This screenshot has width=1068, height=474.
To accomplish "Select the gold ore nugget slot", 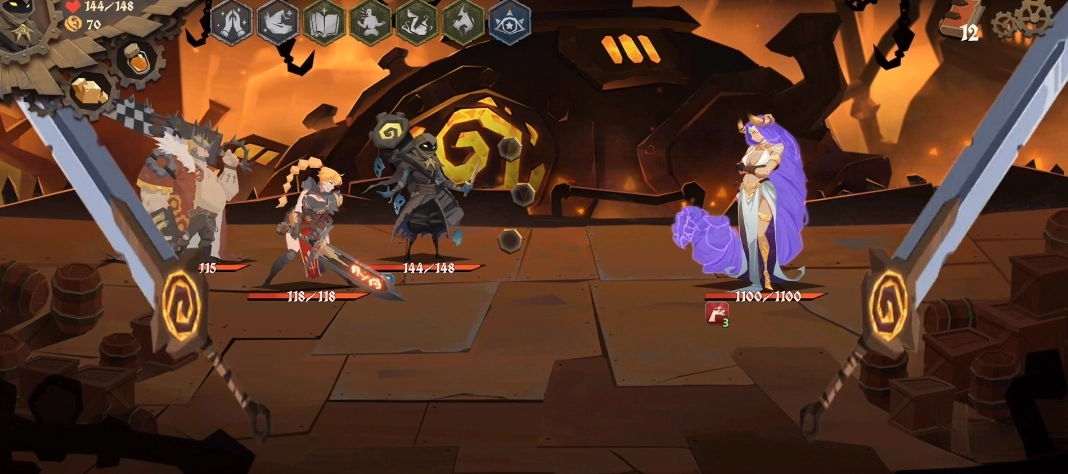I will click(x=87, y=90).
